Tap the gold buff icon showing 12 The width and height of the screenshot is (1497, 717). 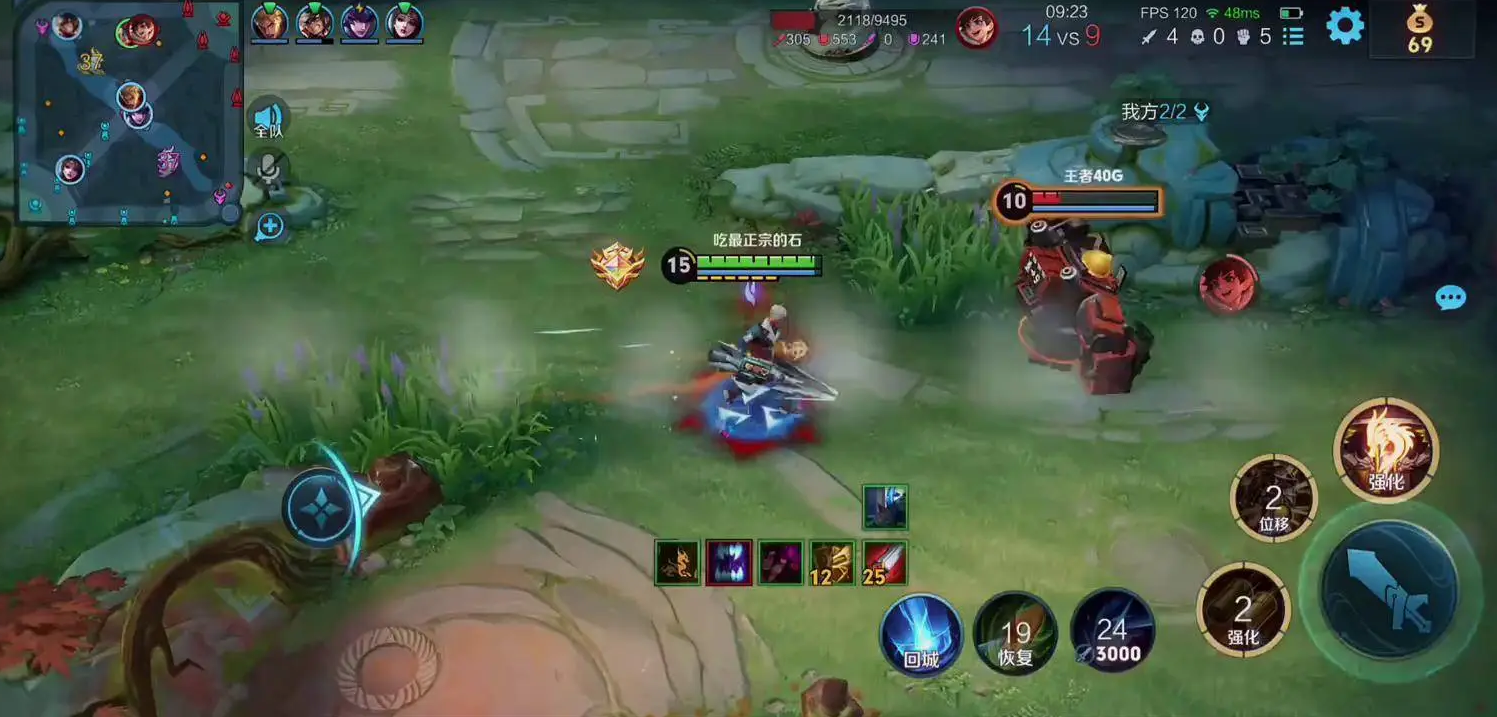click(832, 562)
